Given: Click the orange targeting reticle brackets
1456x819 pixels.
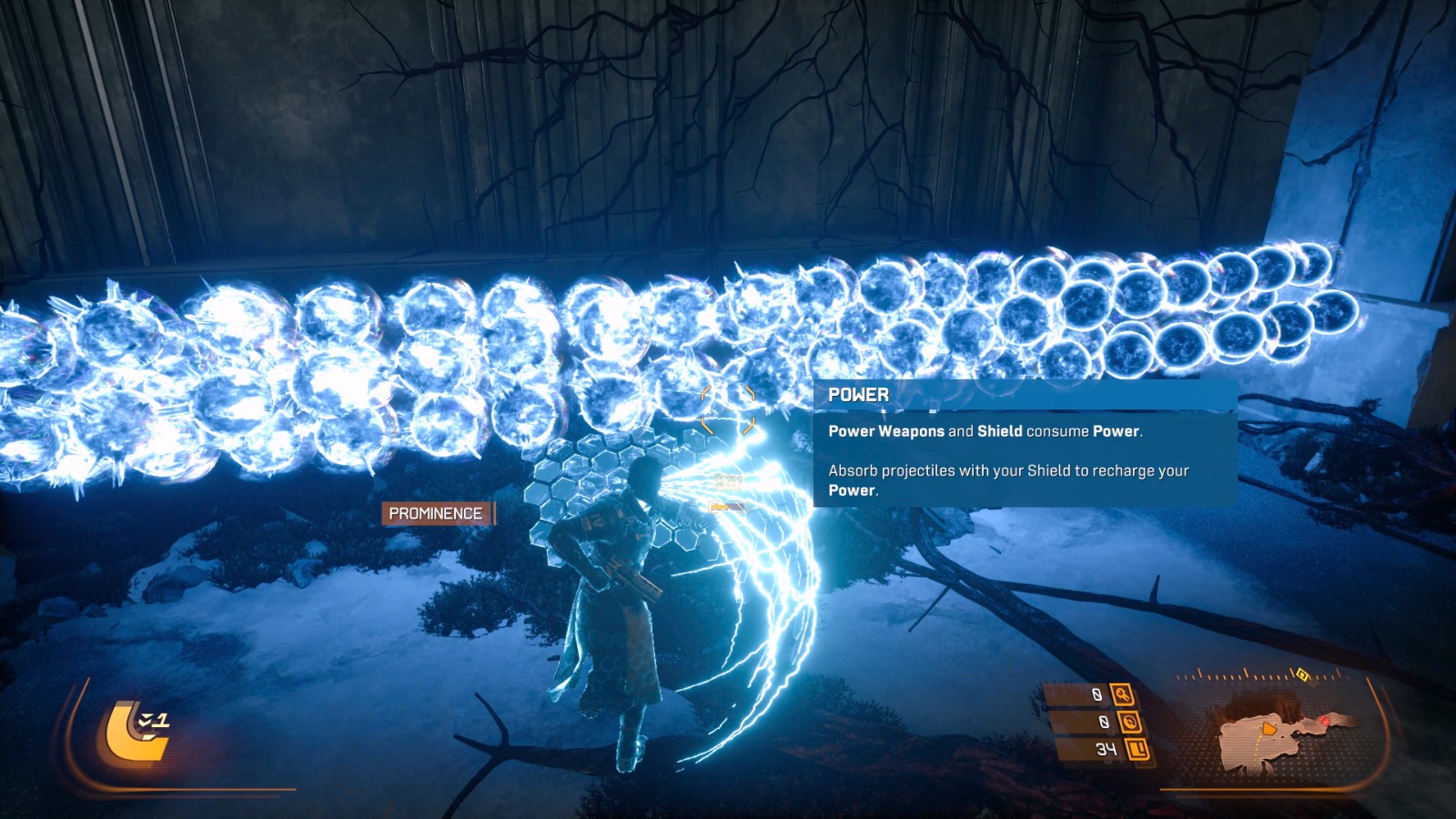Looking at the screenshot, I should 728,409.
